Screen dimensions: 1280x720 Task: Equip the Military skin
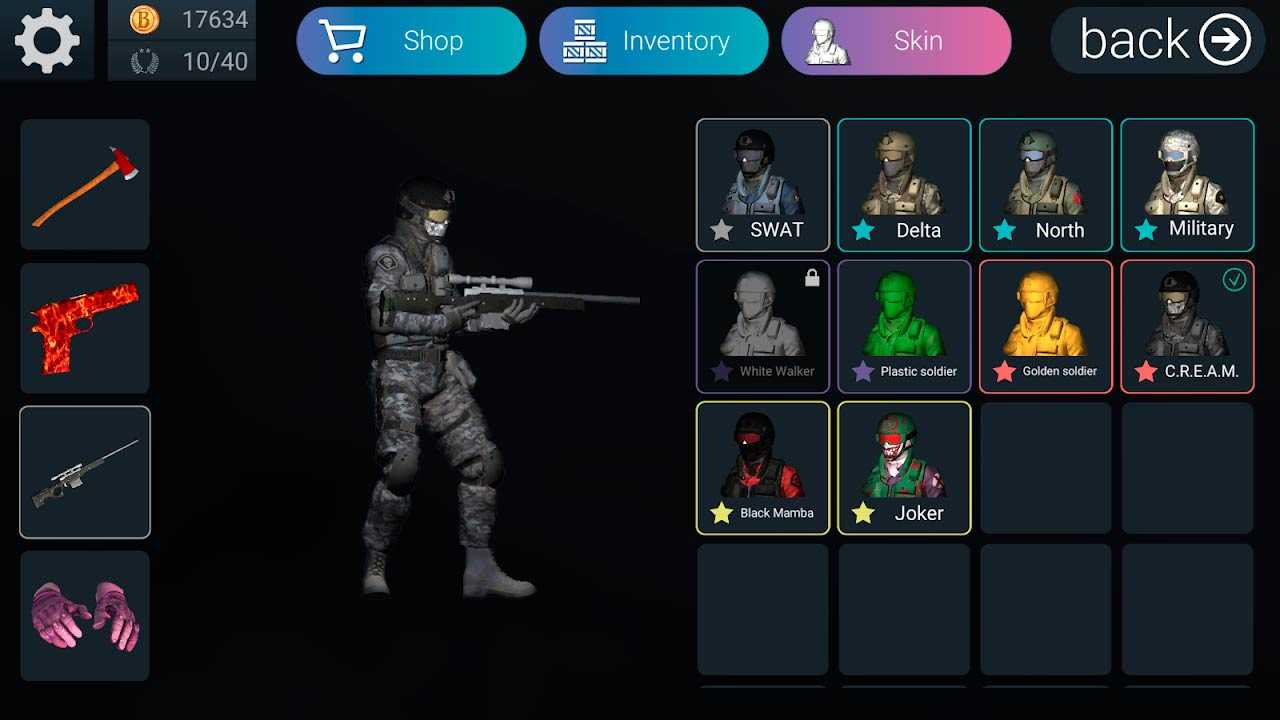1187,185
